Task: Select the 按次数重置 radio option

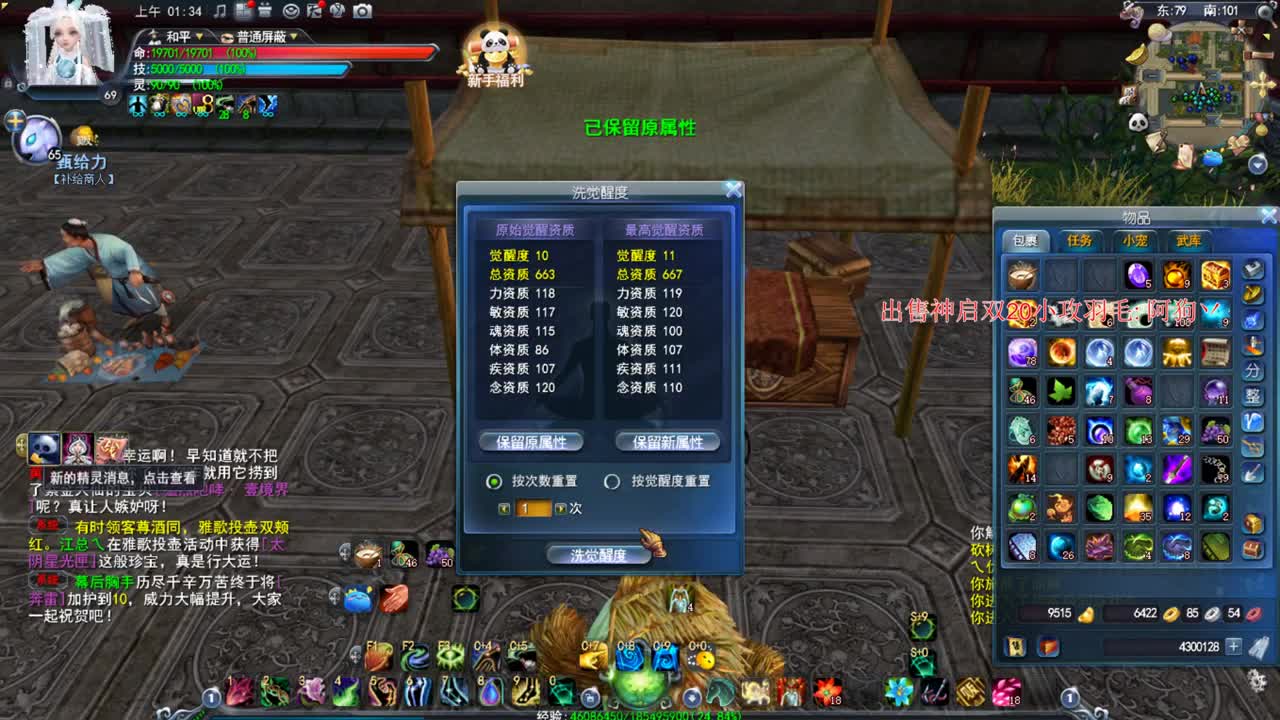Action: 493,481
